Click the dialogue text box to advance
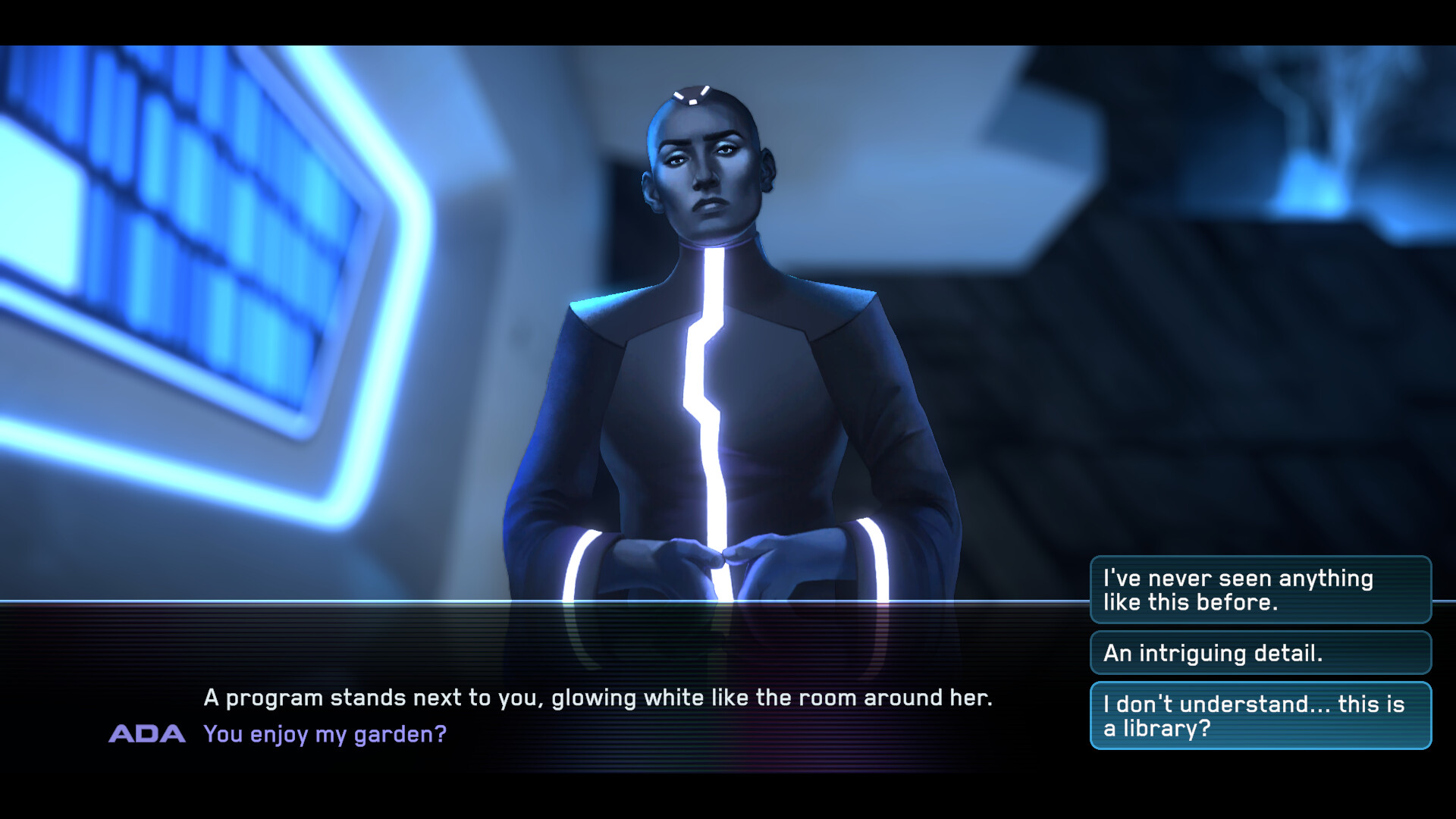Image resolution: width=1456 pixels, height=819 pixels. (x=531, y=713)
